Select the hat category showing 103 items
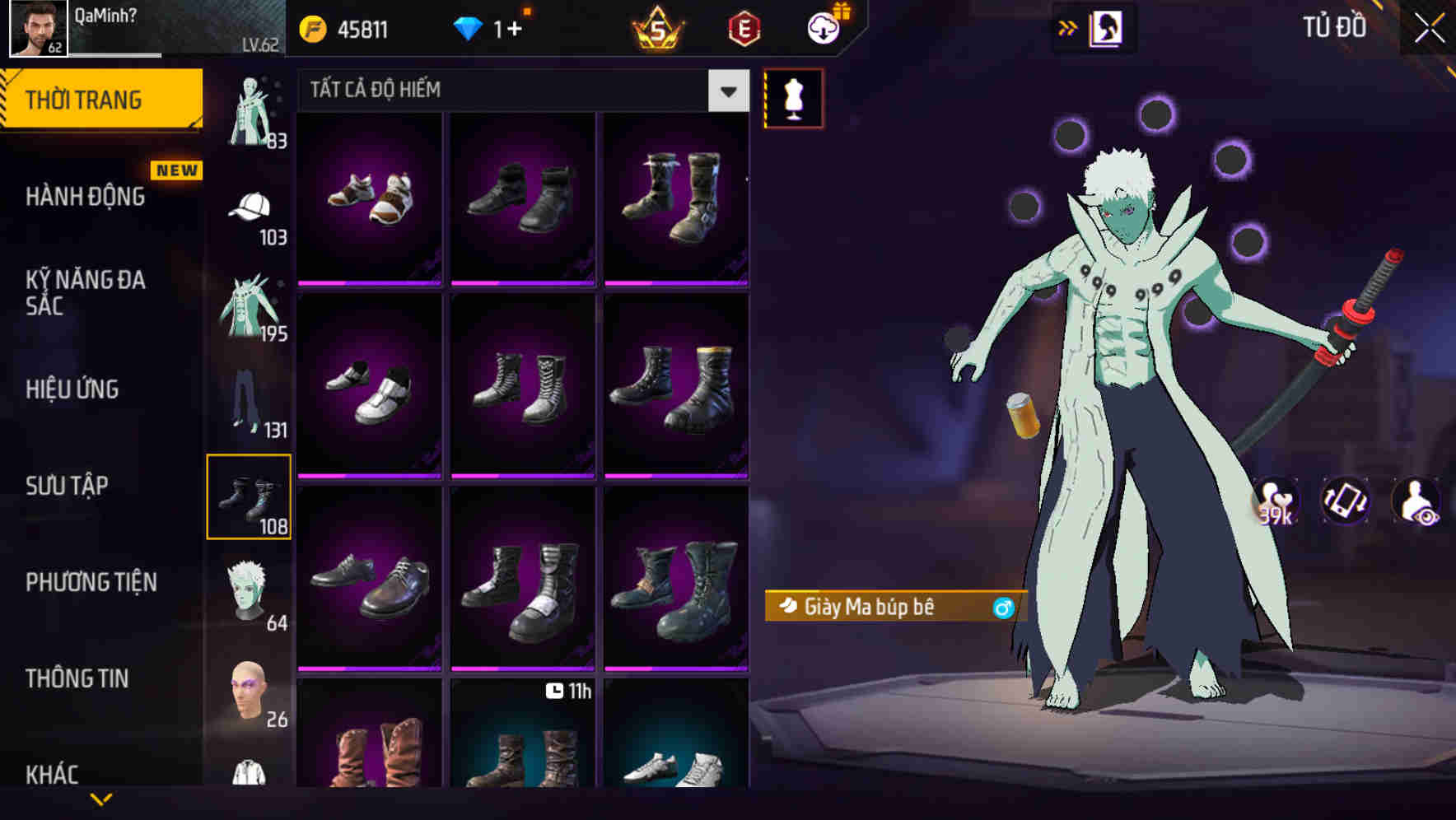This screenshot has width=1456, height=820. [247, 208]
